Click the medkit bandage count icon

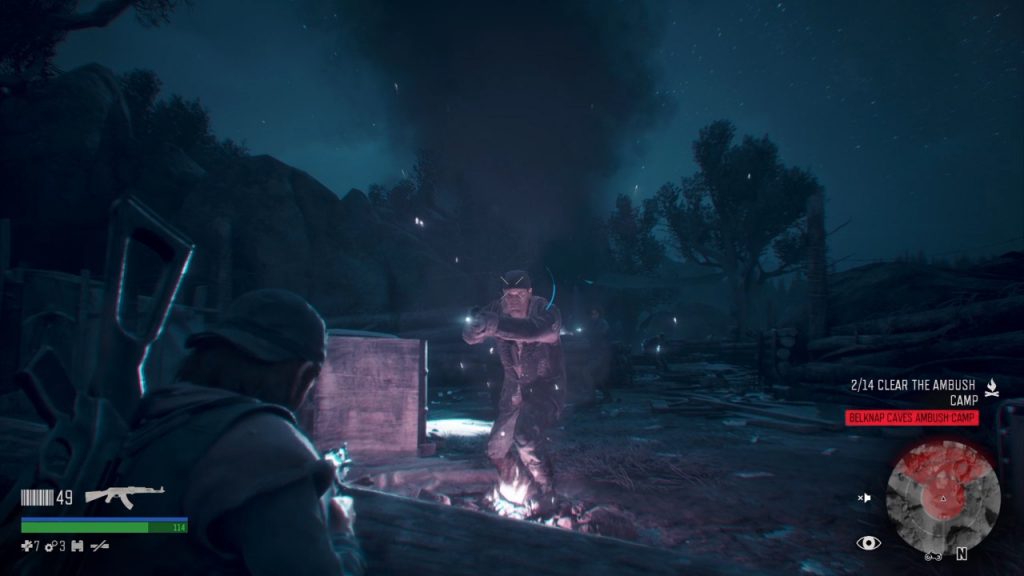pos(30,546)
